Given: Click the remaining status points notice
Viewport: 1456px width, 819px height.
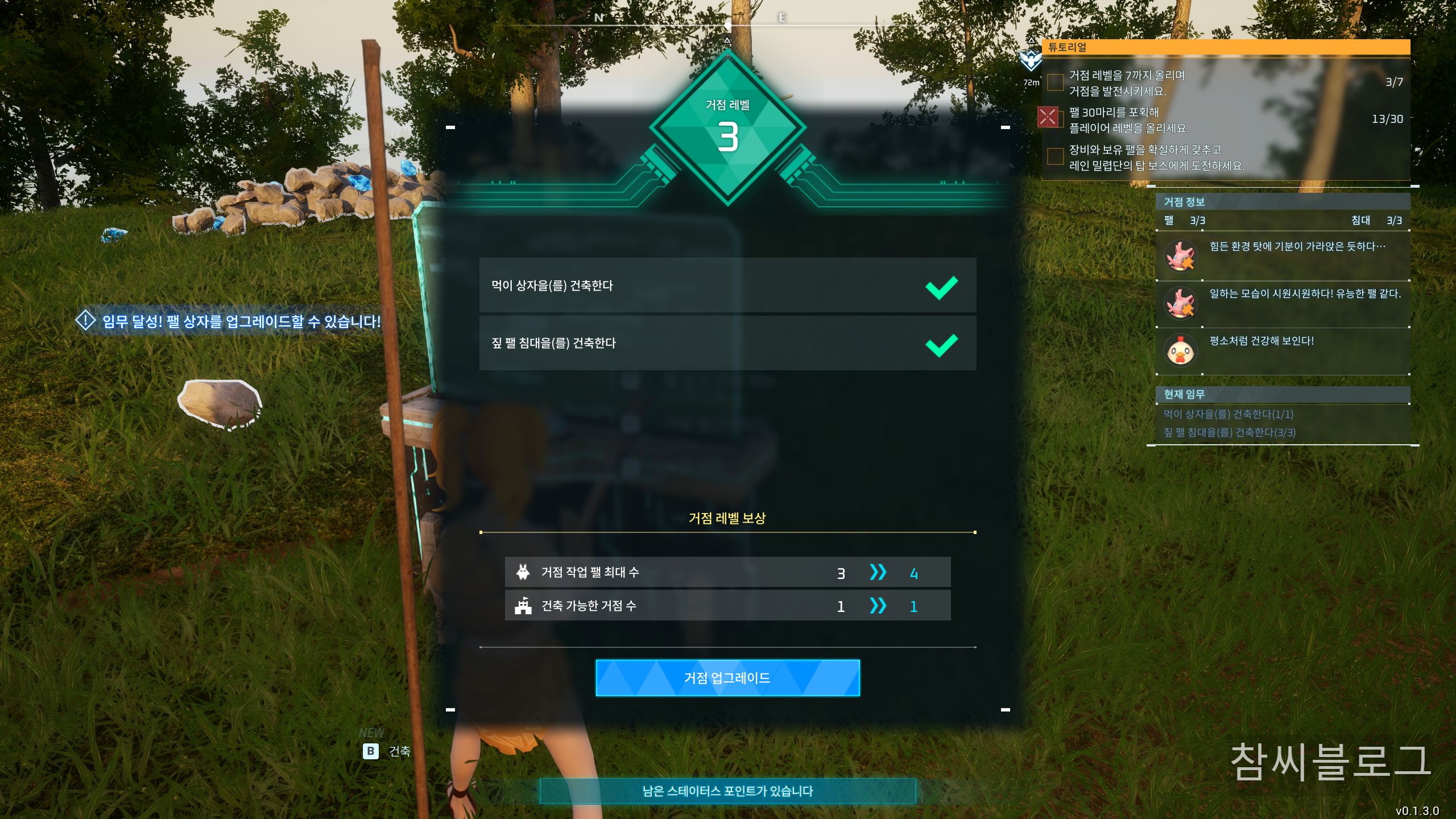Looking at the screenshot, I should pyautogui.click(x=728, y=789).
